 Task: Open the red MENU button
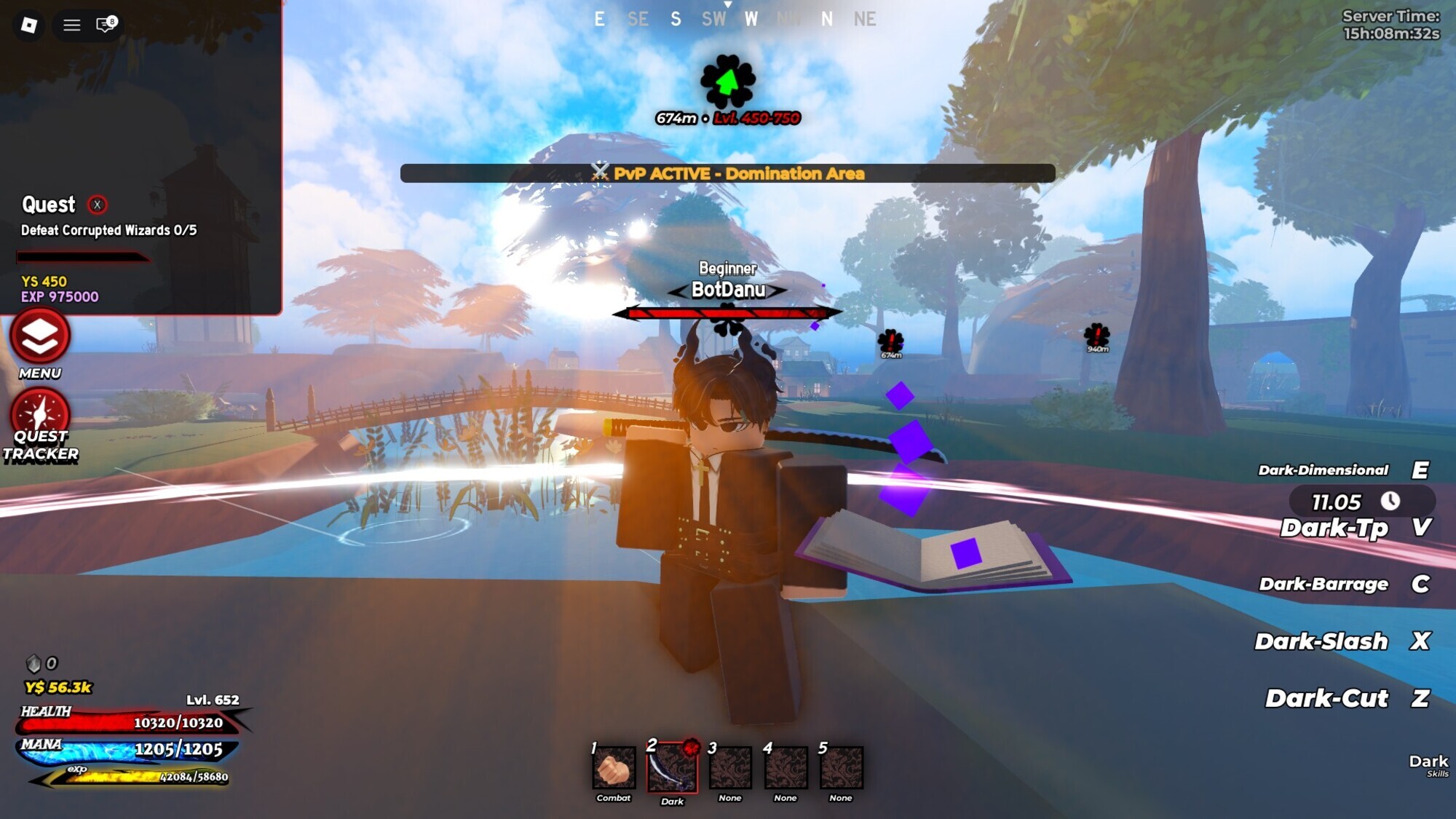pos(40,337)
